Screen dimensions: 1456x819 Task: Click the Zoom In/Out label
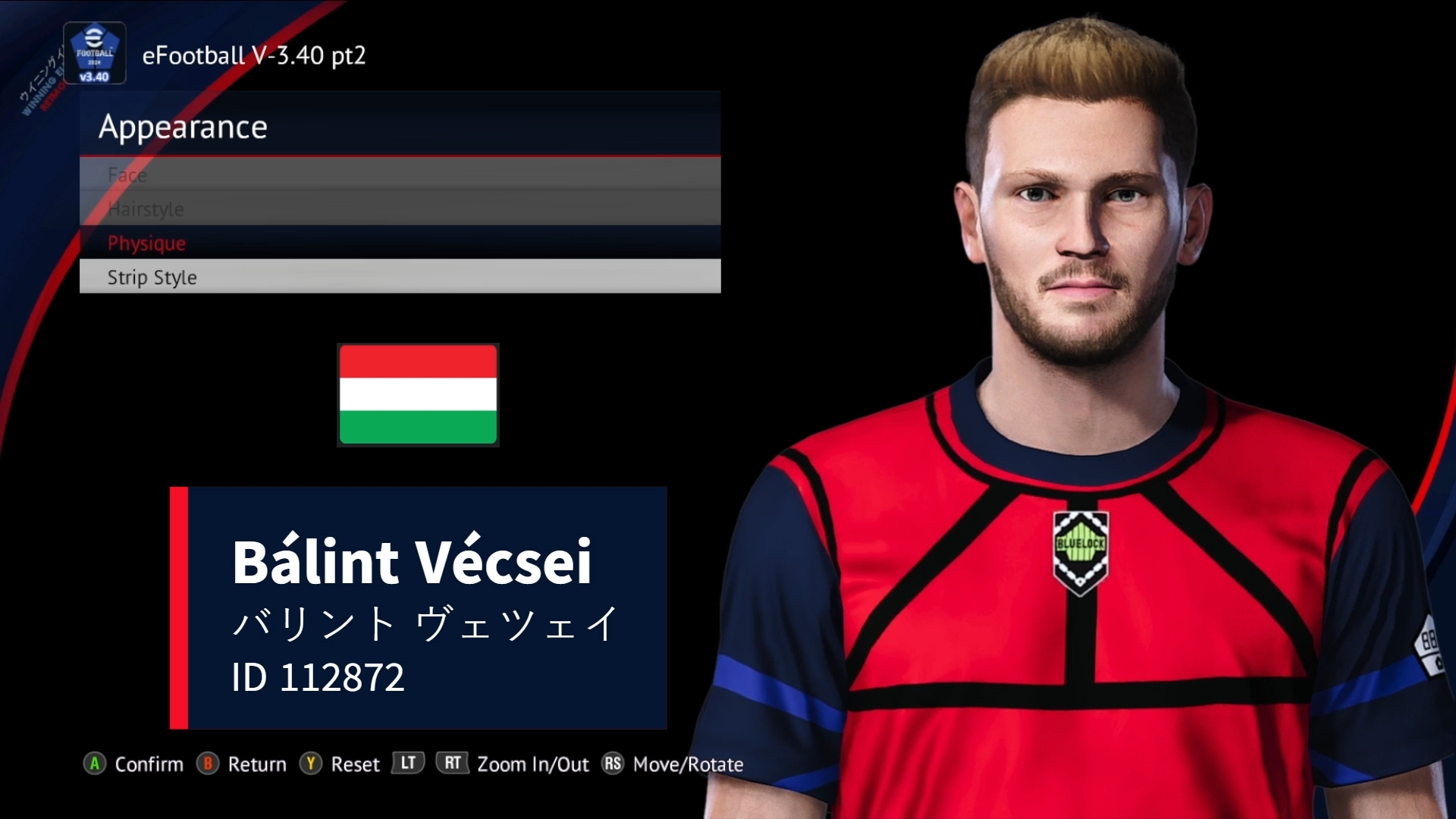pos(533,764)
